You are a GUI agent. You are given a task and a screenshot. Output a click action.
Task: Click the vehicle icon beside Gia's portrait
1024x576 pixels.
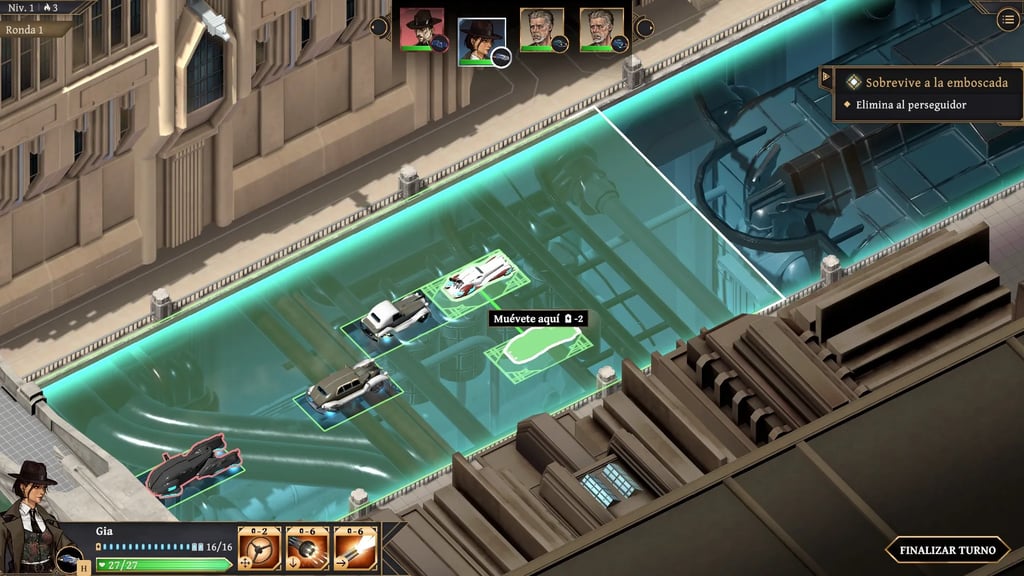[x=69, y=559]
